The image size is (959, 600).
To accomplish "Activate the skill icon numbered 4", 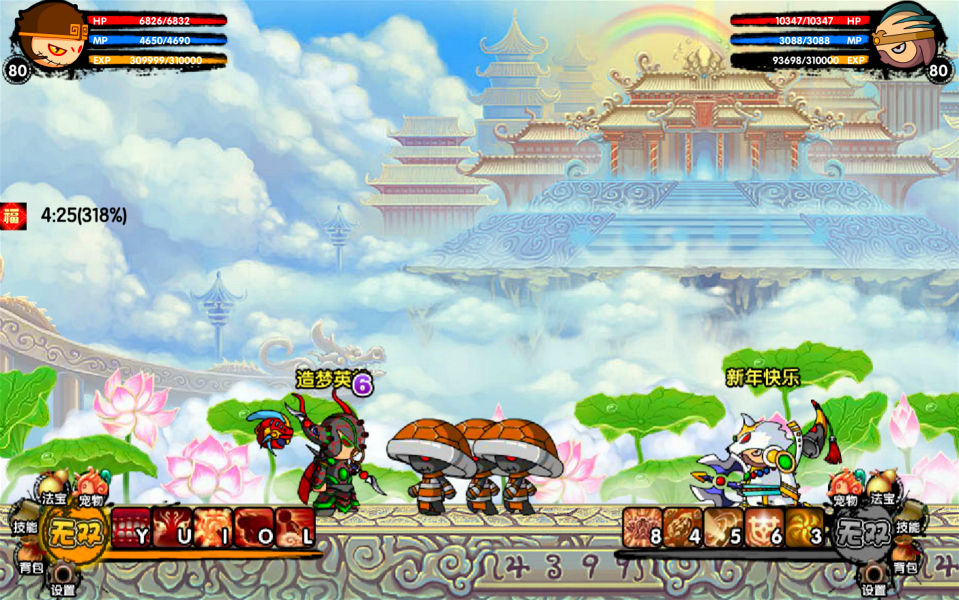I will tap(683, 527).
